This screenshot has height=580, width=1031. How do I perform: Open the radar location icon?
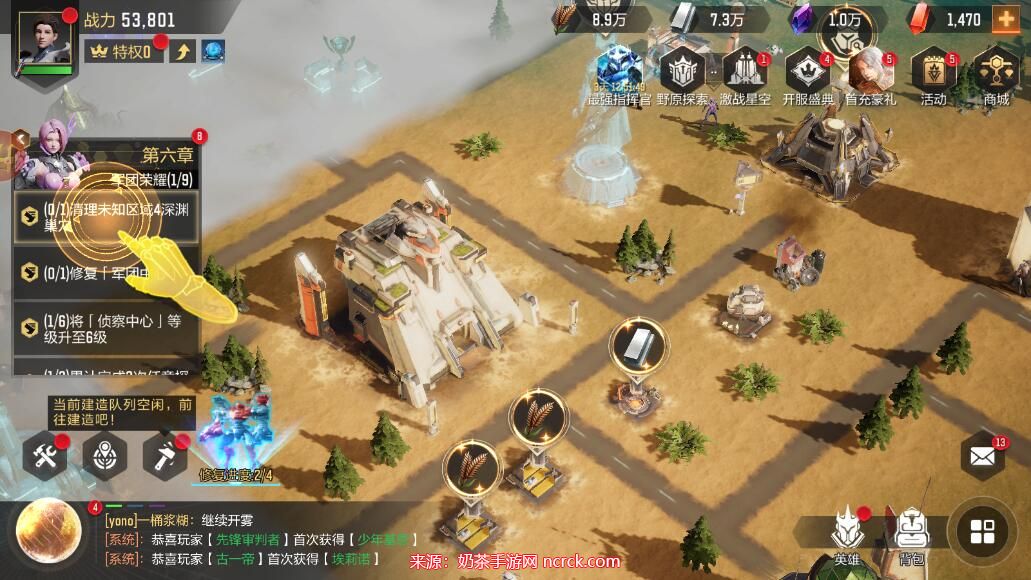[x=104, y=457]
